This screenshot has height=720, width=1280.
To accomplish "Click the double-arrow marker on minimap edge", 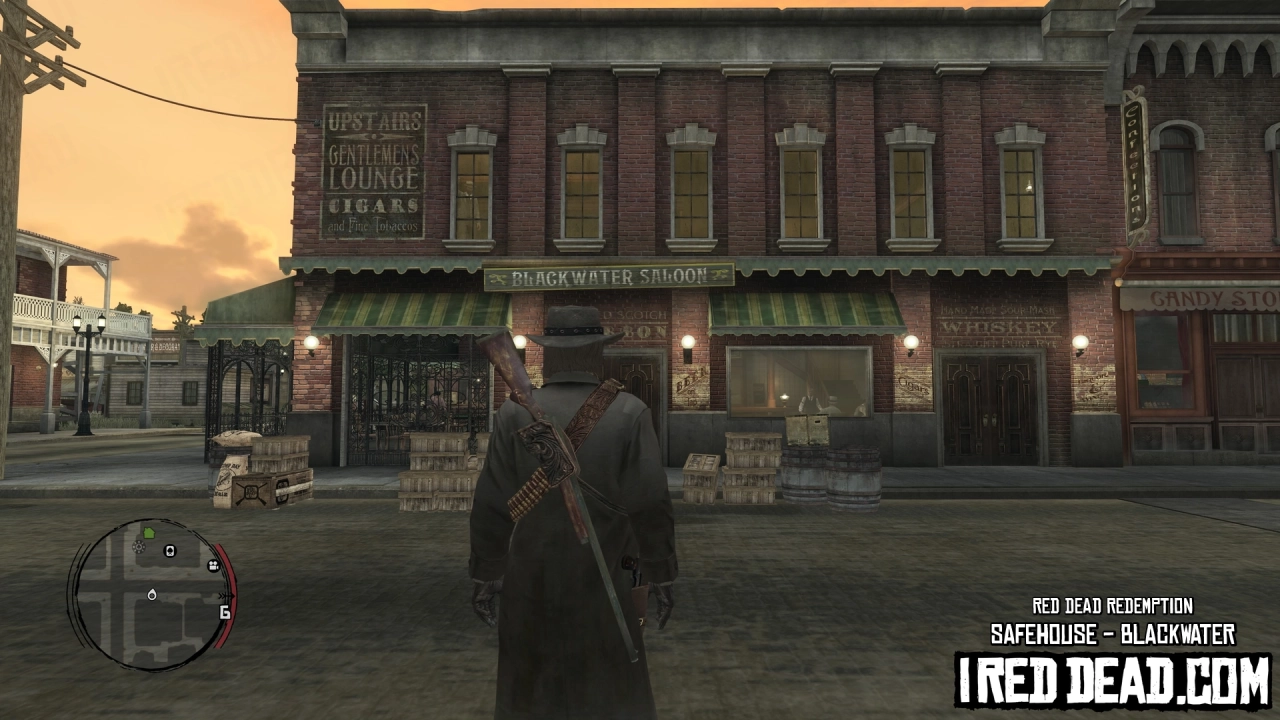I will [x=226, y=596].
